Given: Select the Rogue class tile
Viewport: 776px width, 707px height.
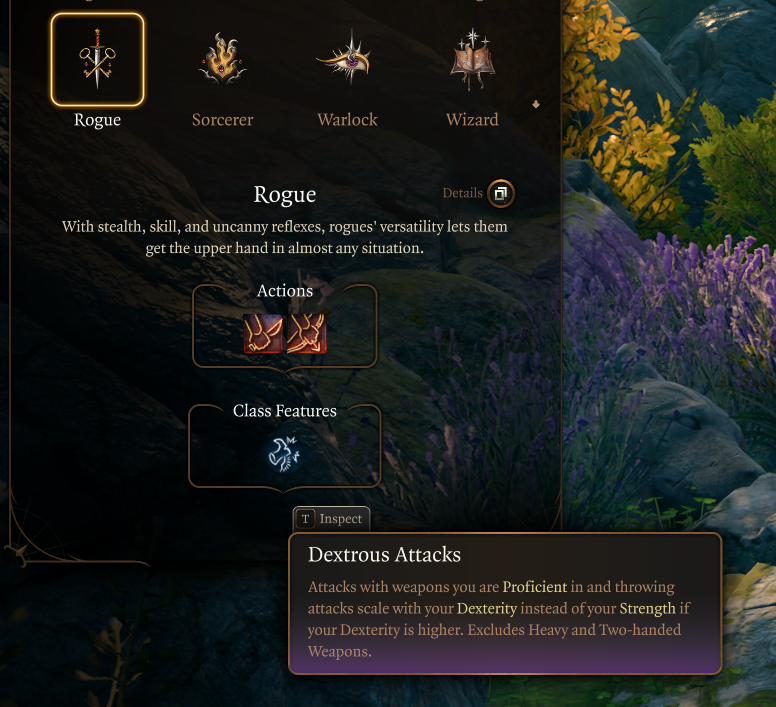Looking at the screenshot, I should pos(97,60).
